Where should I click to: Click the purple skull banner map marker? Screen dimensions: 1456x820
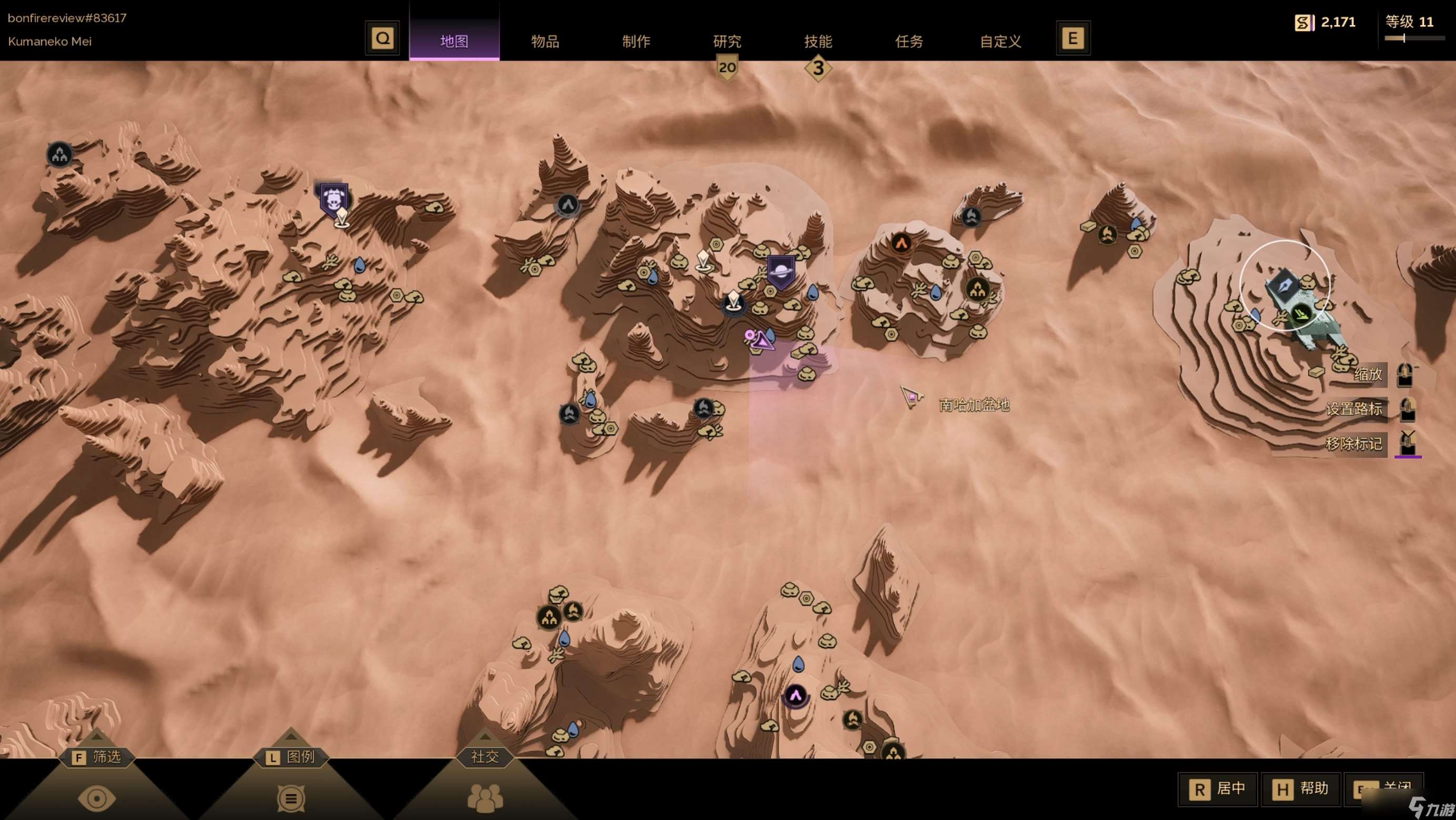point(332,198)
